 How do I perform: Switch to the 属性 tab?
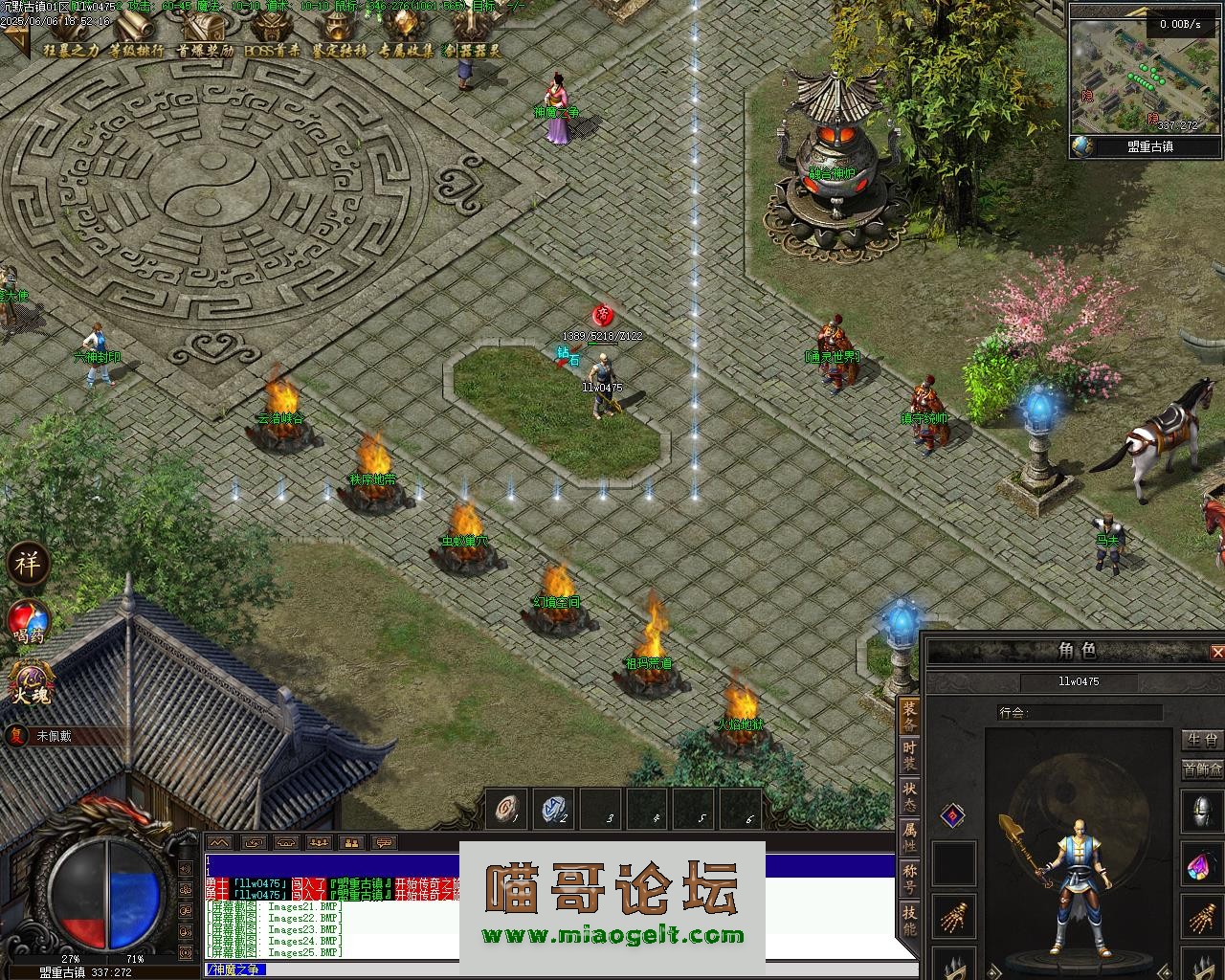pyautogui.click(x=909, y=838)
